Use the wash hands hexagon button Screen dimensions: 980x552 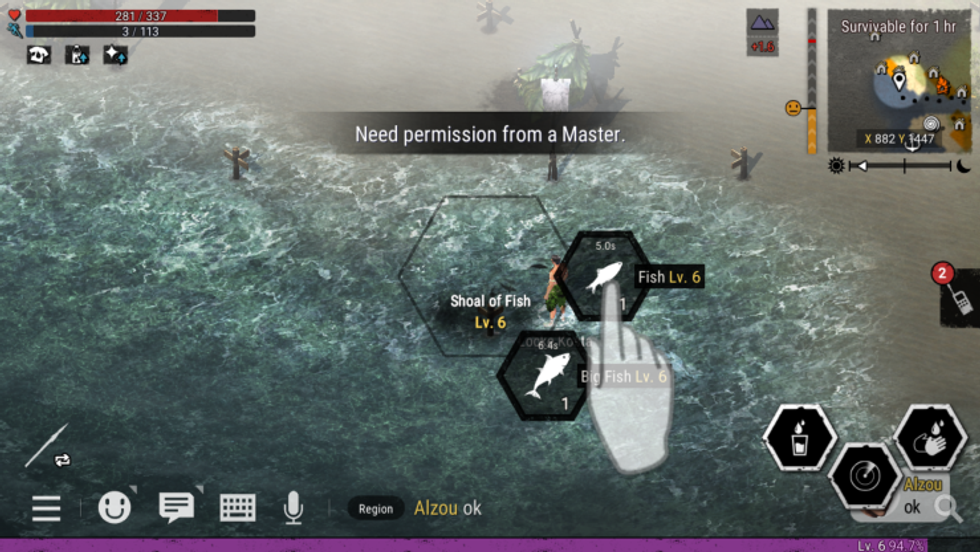[929, 438]
